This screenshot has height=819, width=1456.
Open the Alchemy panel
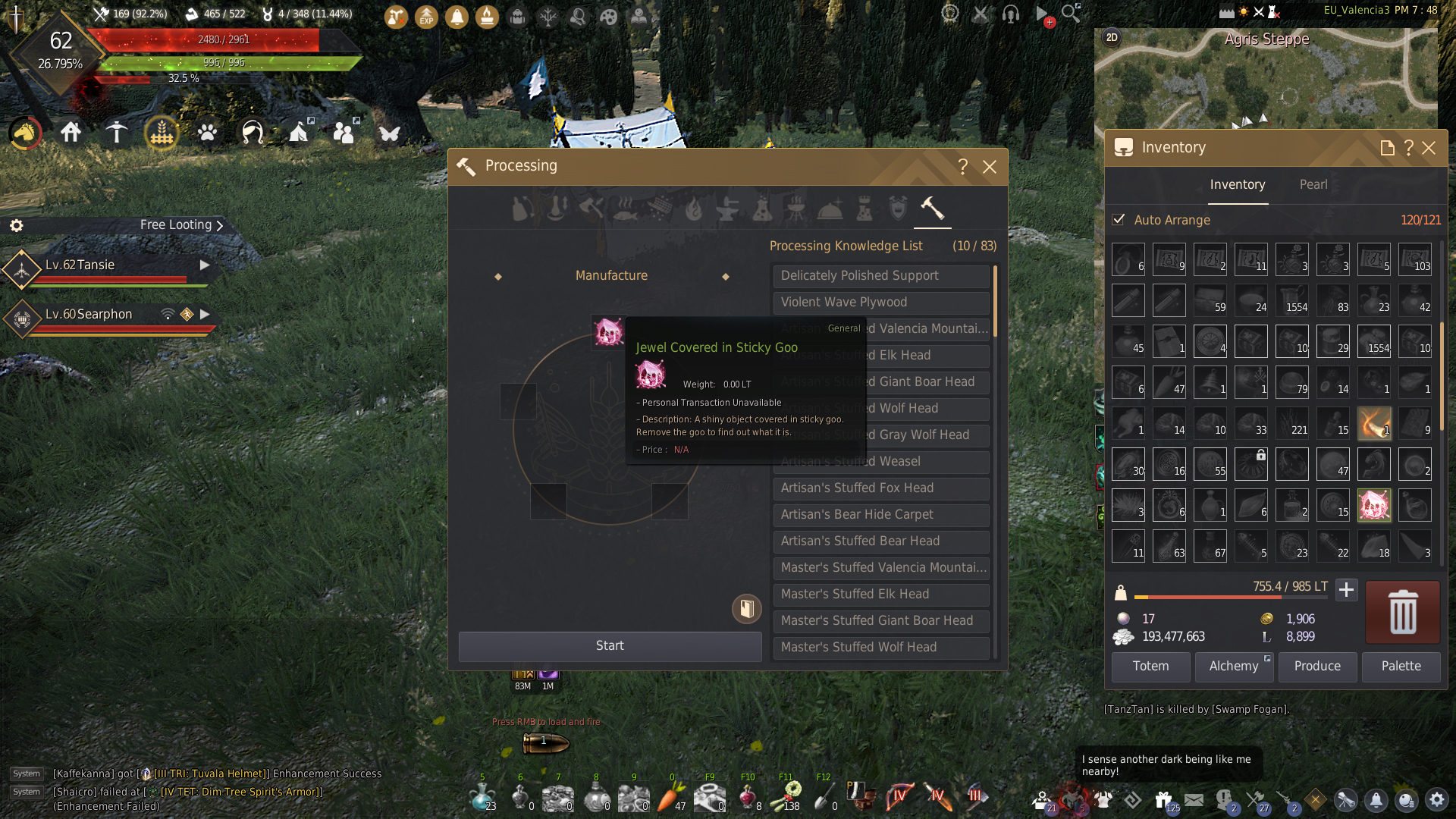coord(1234,667)
